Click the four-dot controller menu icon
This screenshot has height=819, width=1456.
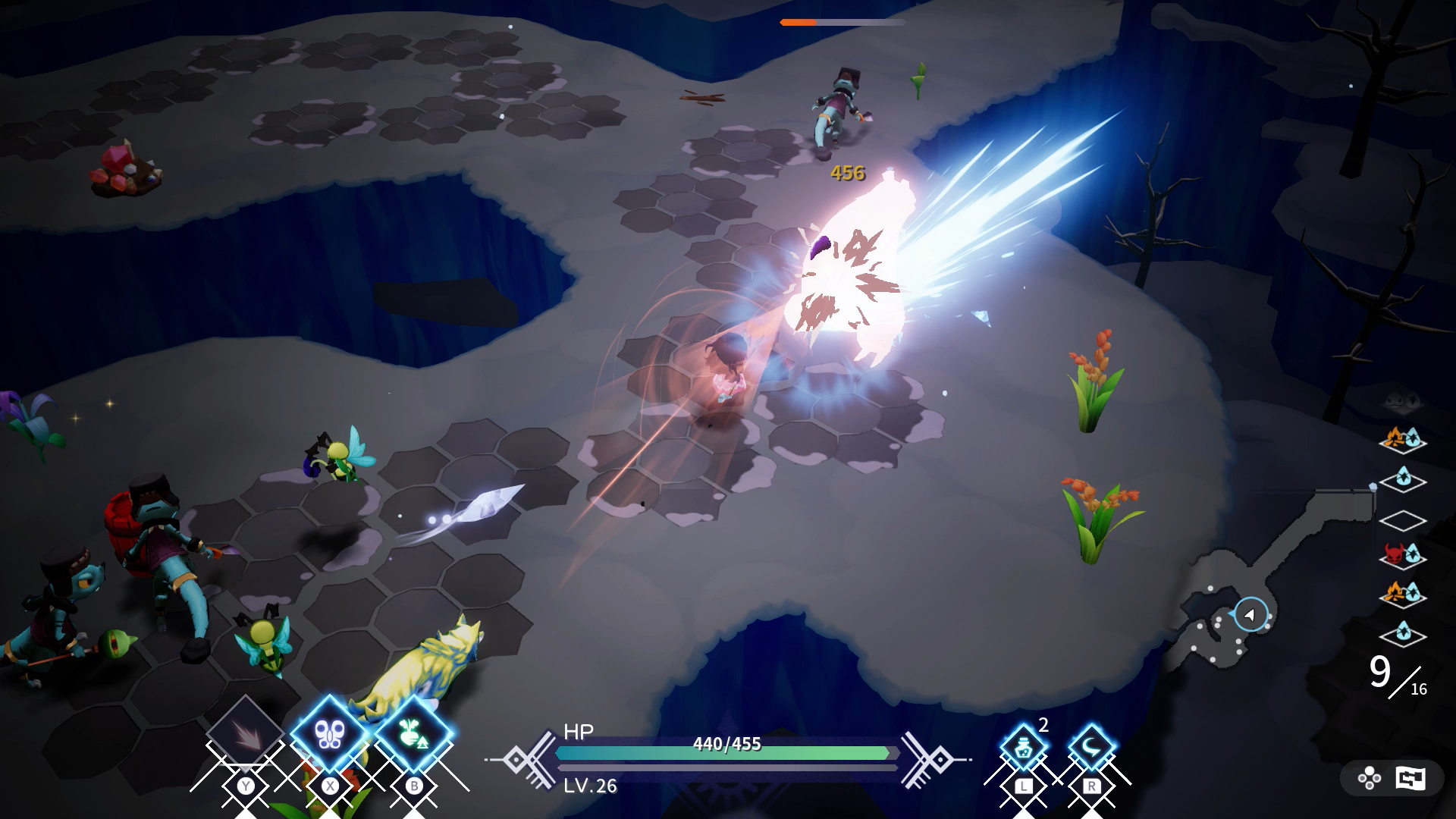tap(1370, 778)
